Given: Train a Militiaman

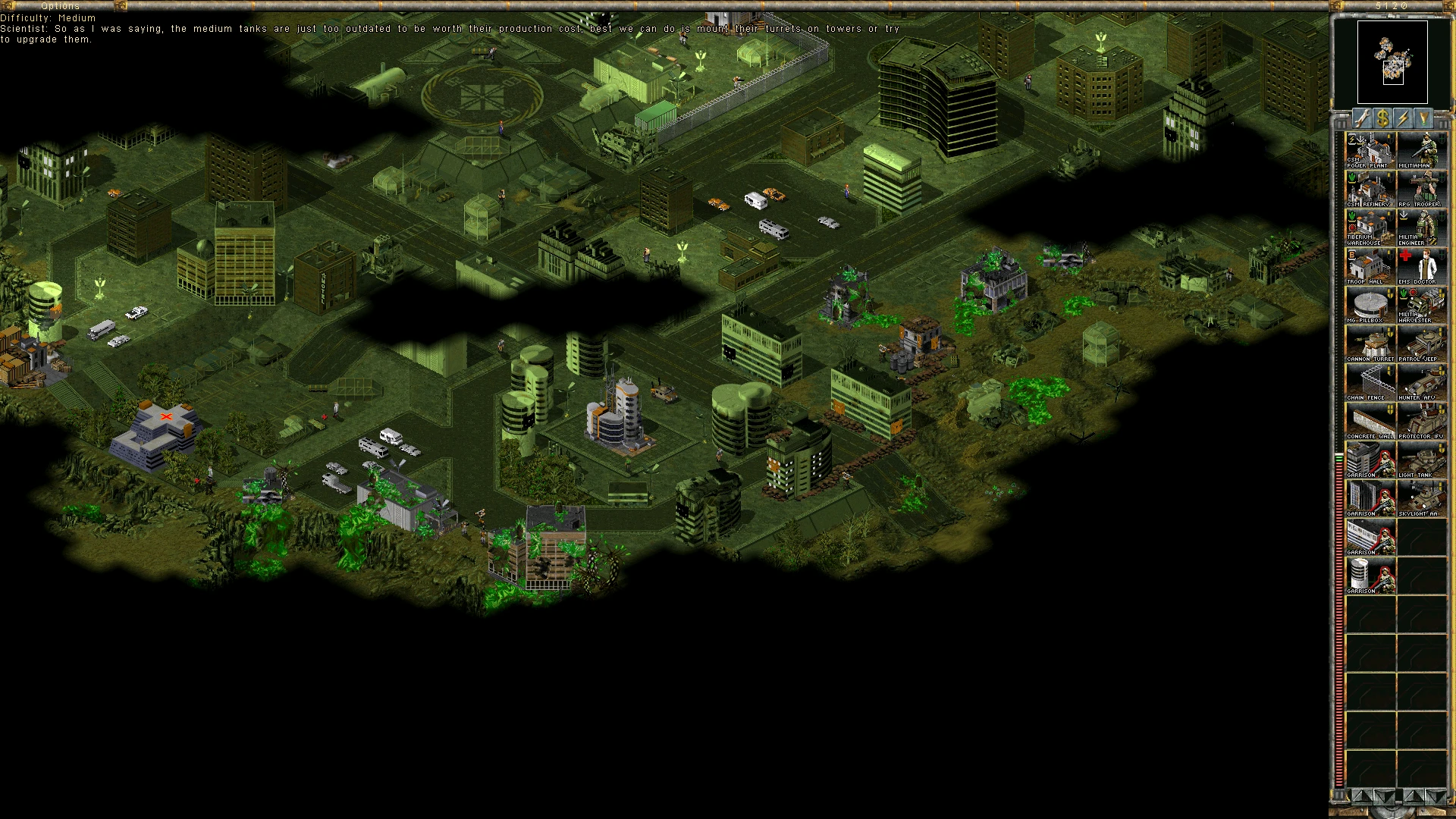Looking at the screenshot, I should (x=1422, y=150).
